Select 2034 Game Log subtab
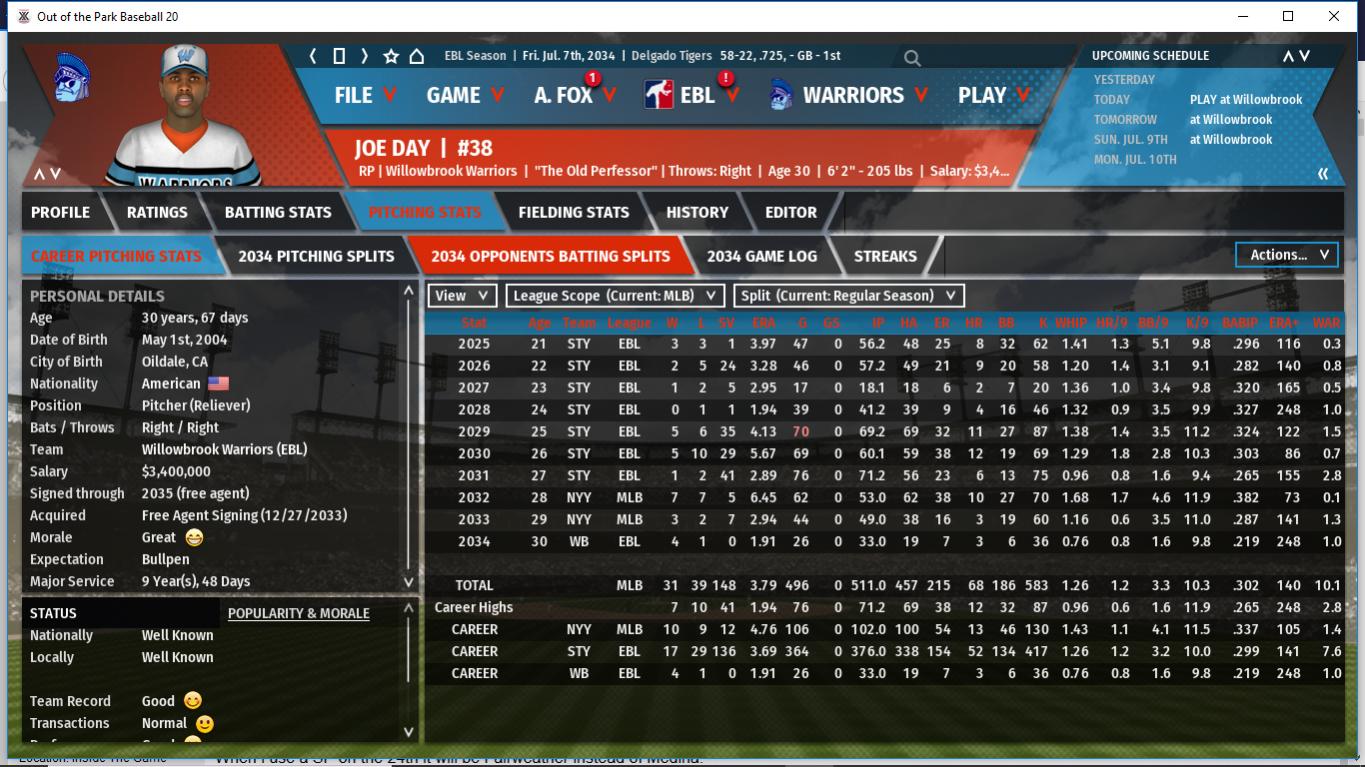Image resolution: width=1365 pixels, height=767 pixels. 761,256
